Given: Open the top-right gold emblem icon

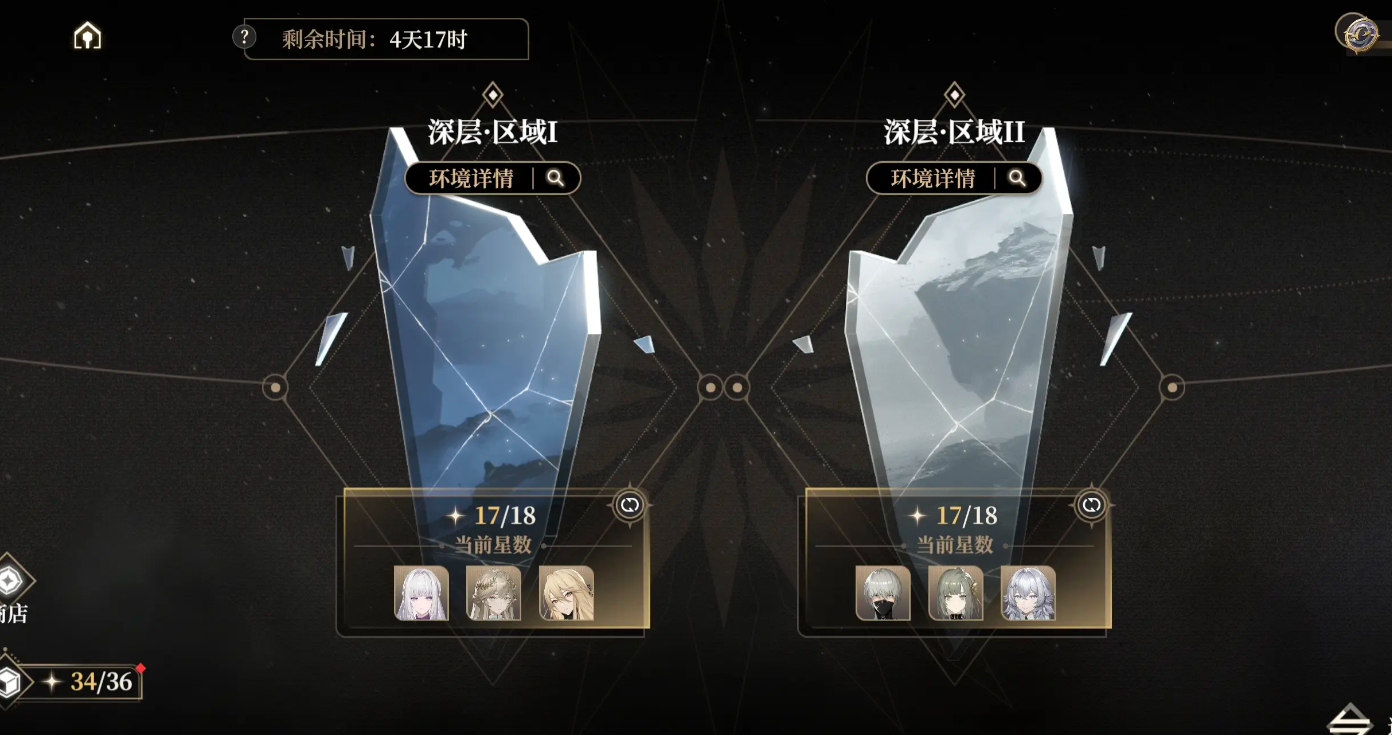Looking at the screenshot, I should tap(1356, 32).
